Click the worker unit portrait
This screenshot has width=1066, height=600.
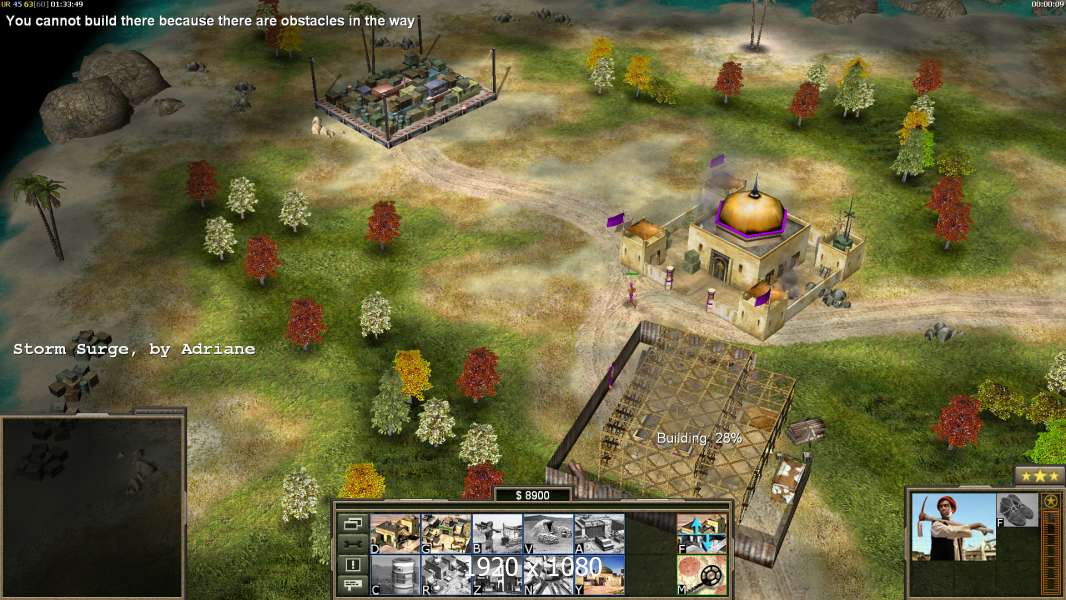954,527
